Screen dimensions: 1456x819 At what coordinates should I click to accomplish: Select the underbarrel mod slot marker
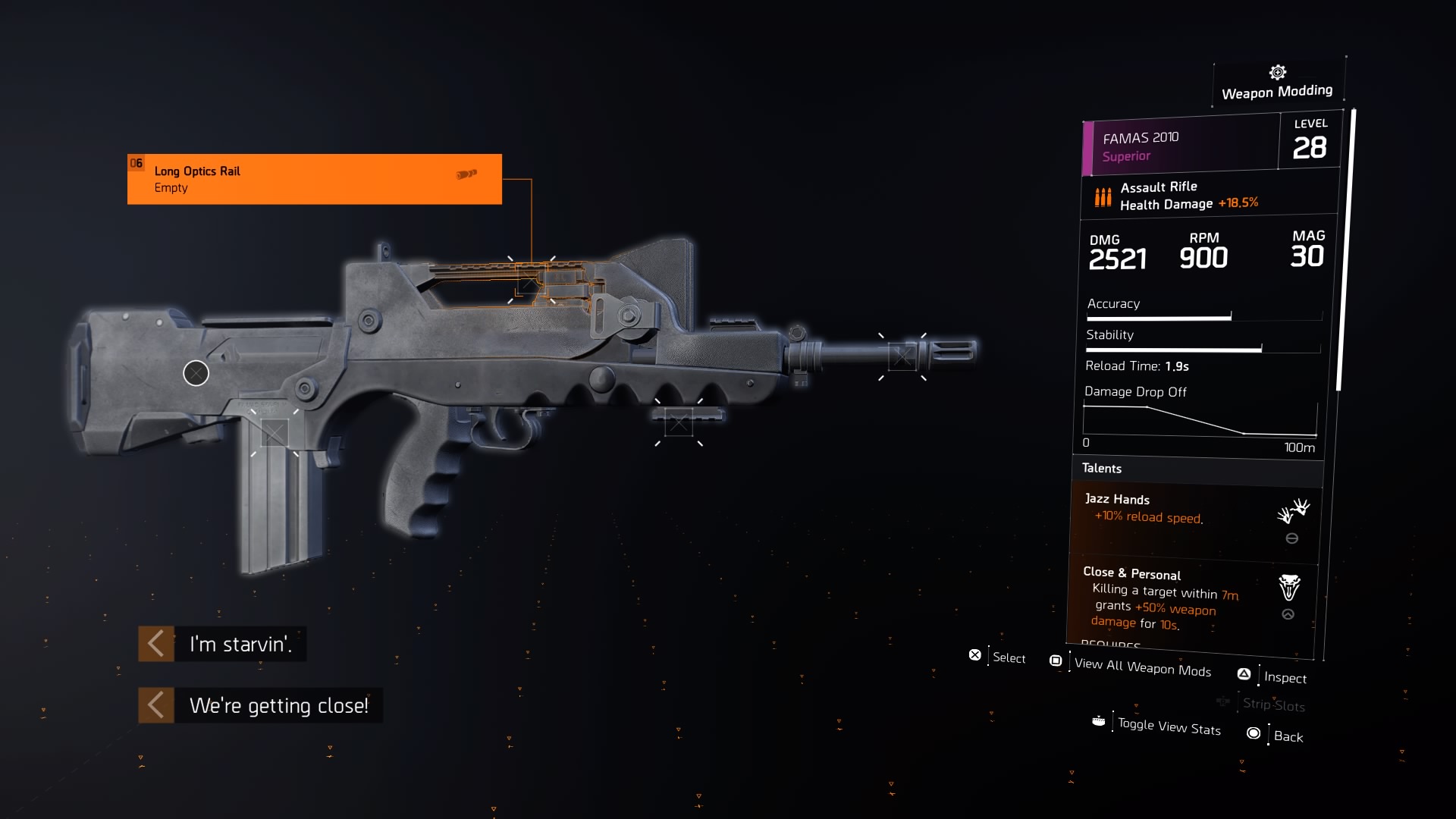pos(677,423)
